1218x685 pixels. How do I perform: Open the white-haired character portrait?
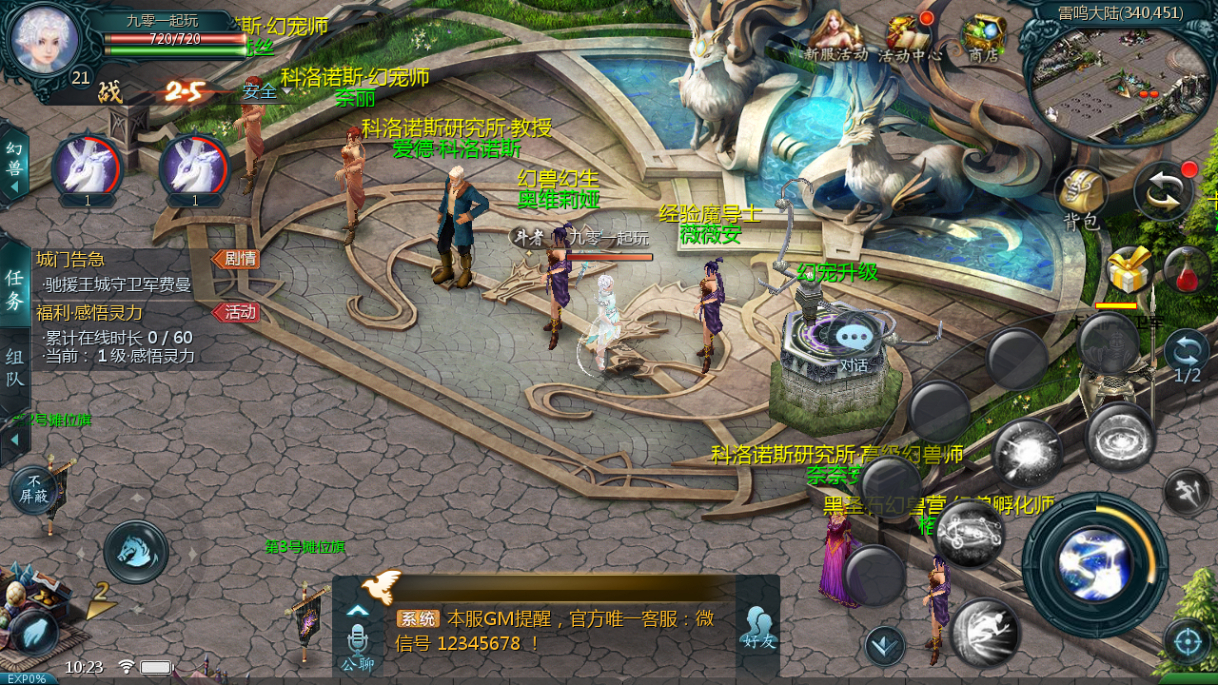click(44, 38)
